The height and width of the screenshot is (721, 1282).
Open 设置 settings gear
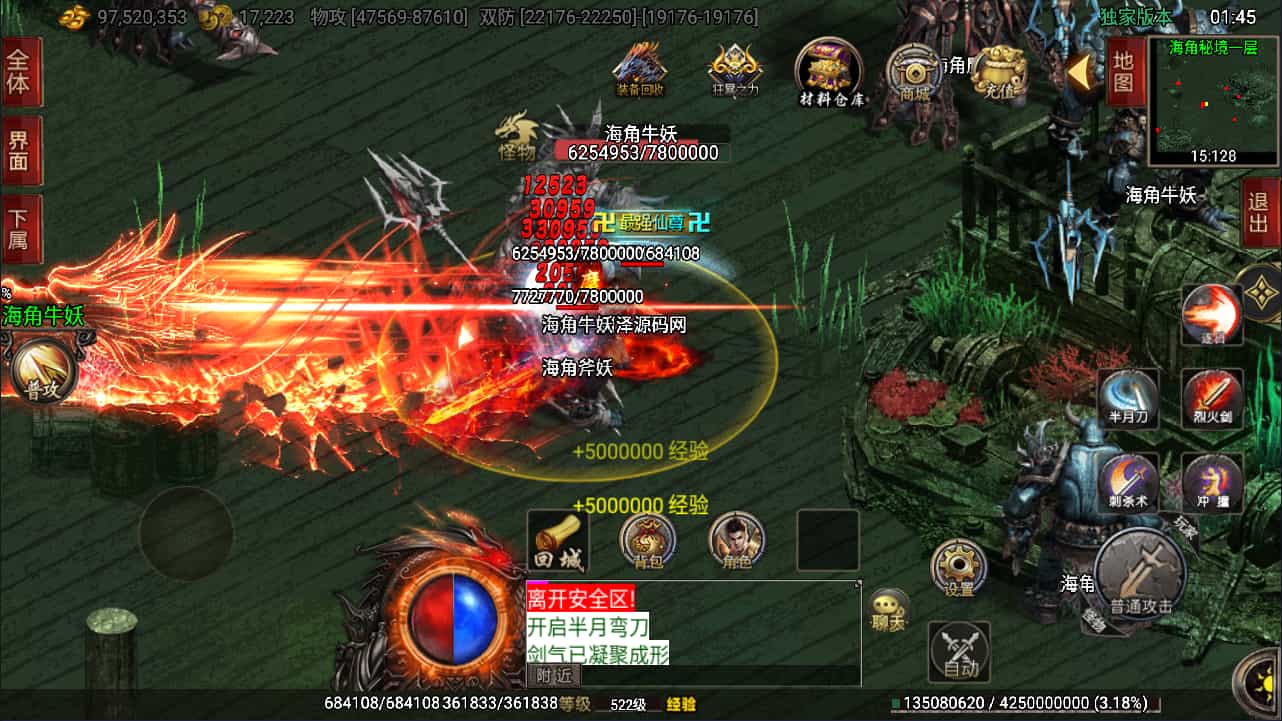pos(959,569)
